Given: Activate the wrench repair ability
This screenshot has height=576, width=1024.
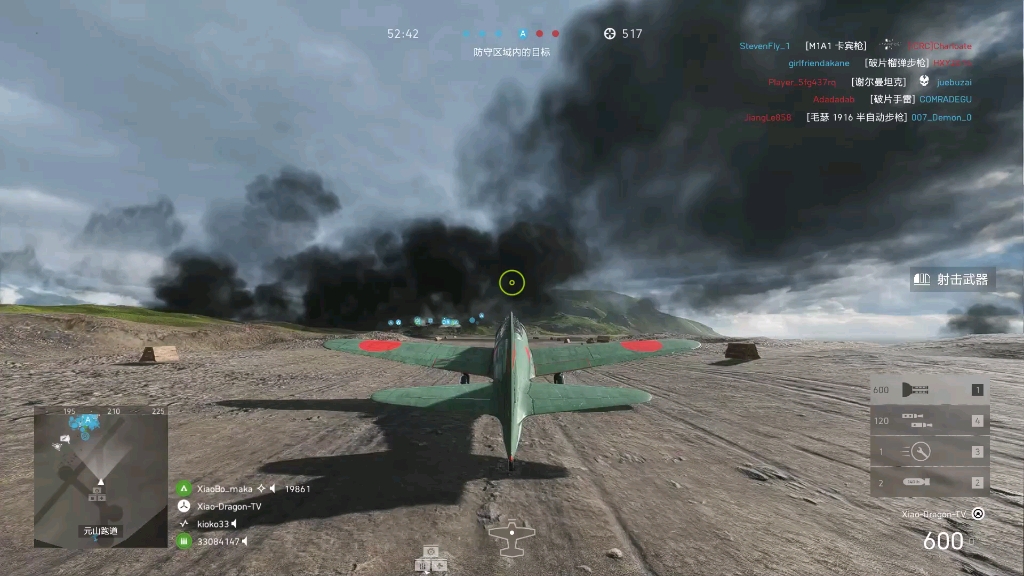Looking at the screenshot, I should point(929,452).
